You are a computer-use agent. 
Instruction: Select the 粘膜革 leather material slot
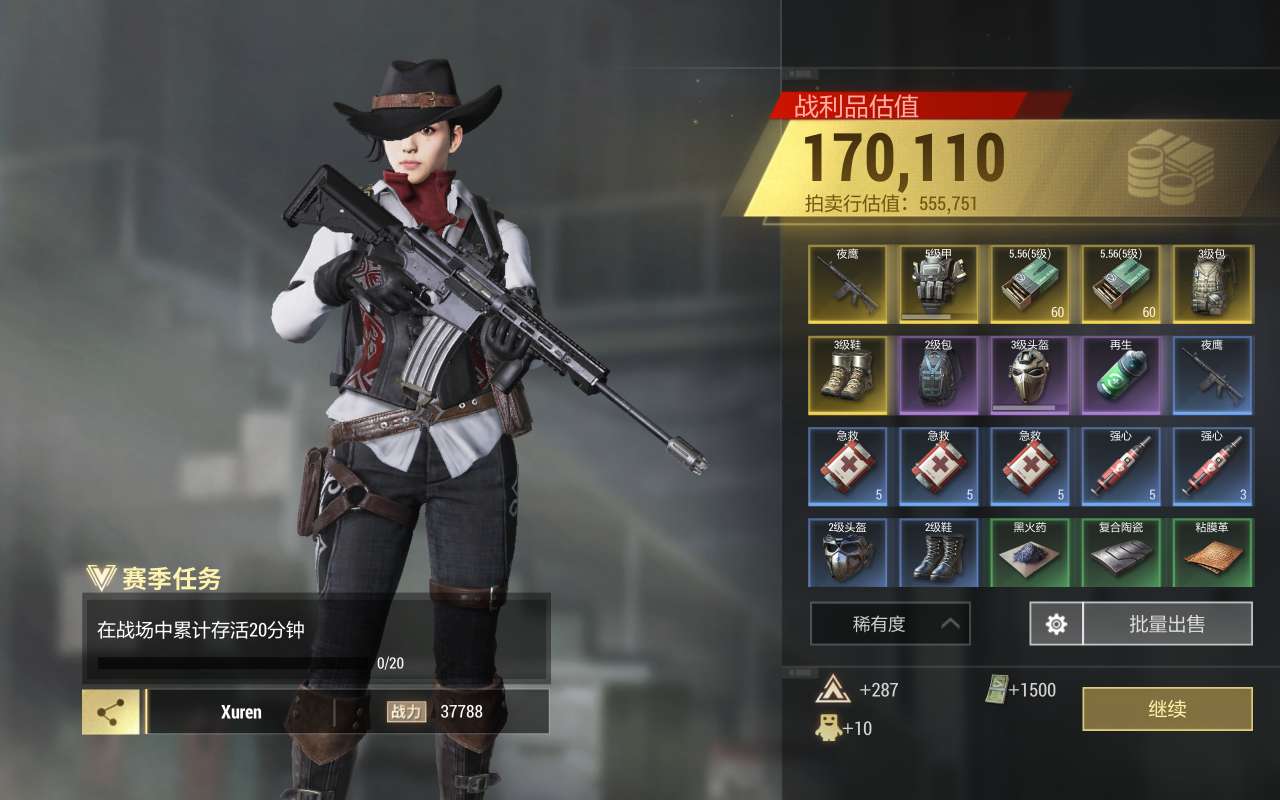pos(1212,552)
